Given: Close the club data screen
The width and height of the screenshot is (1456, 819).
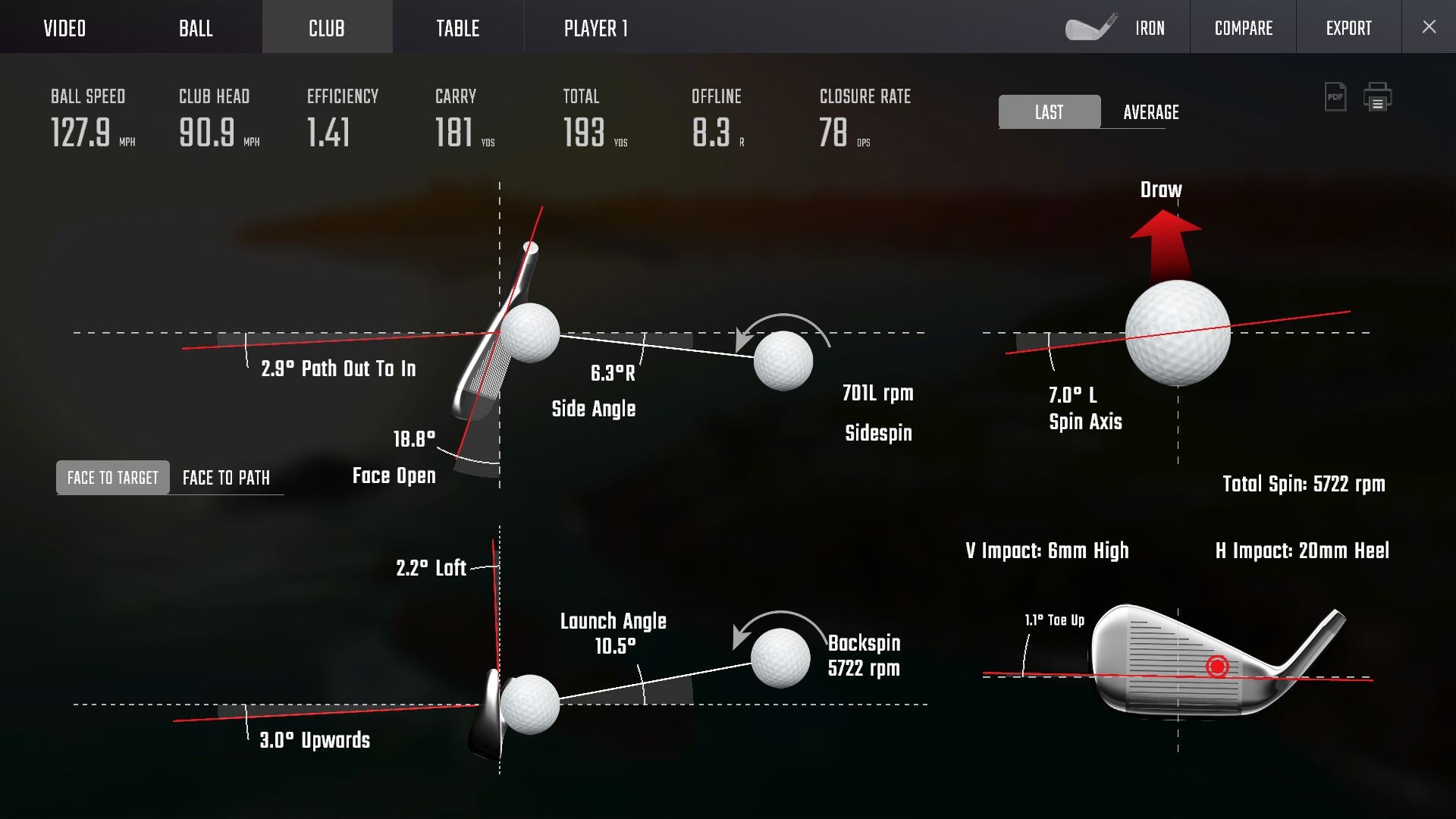Looking at the screenshot, I should [1429, 27].
